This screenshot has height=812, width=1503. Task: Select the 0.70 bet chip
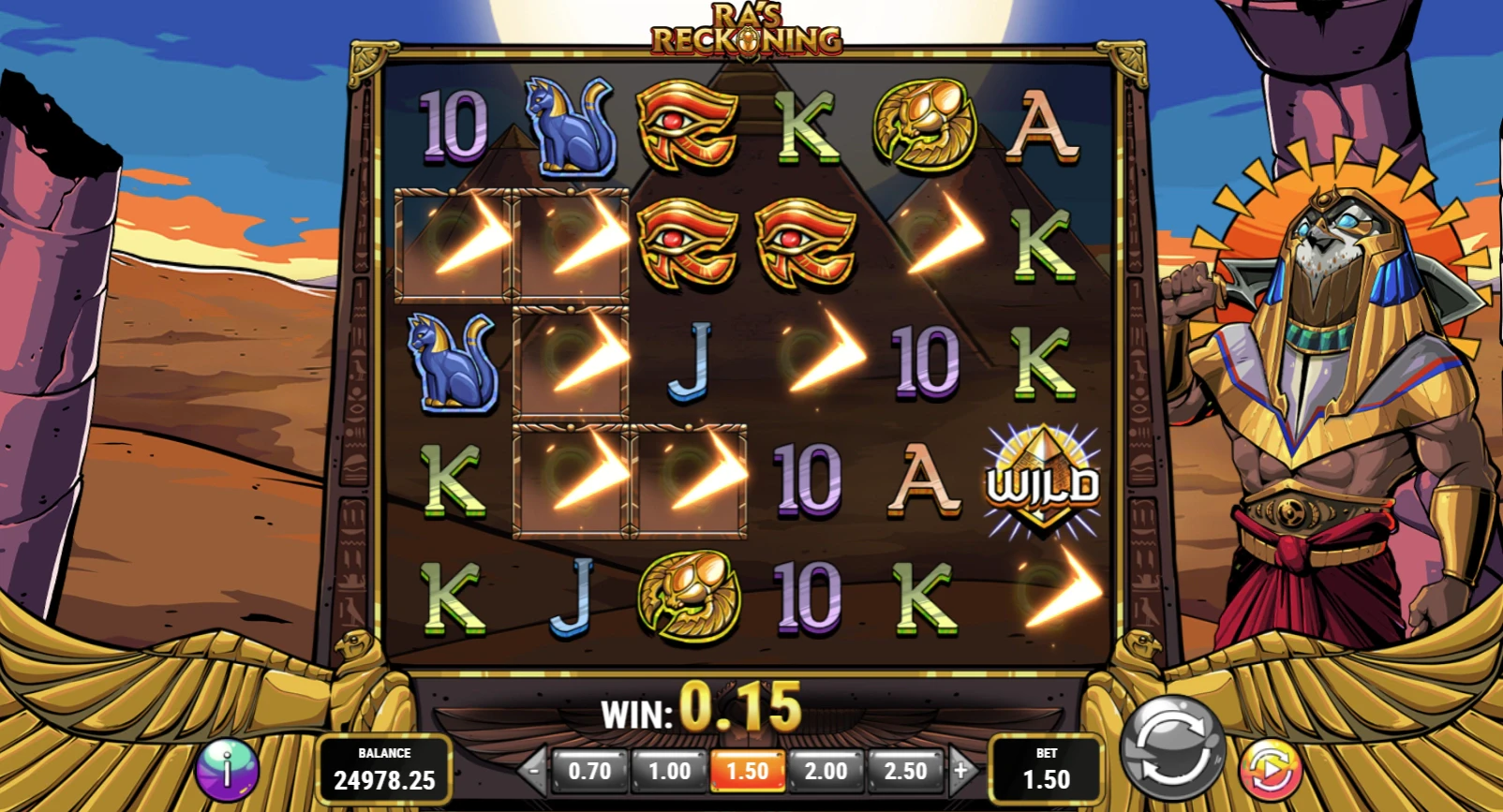tap(589, 771)
